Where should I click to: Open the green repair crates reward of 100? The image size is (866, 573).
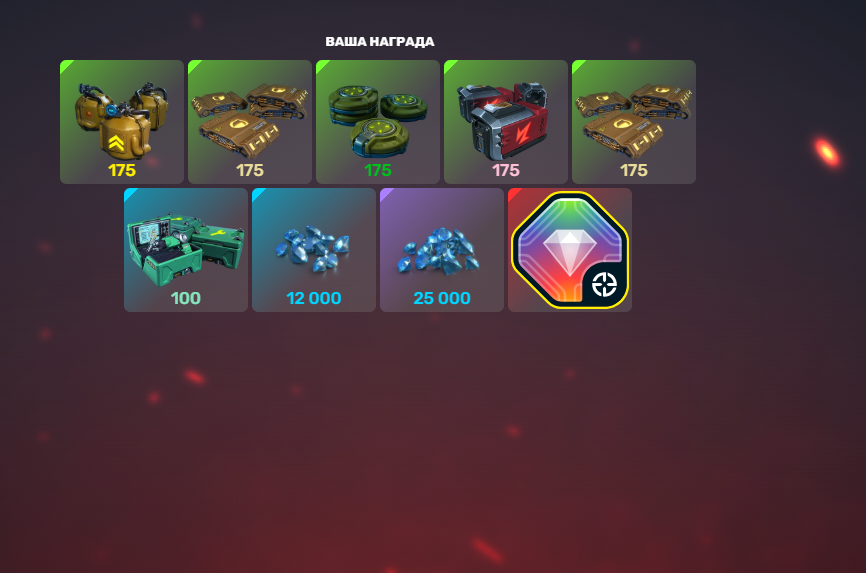tap(186, 250)
